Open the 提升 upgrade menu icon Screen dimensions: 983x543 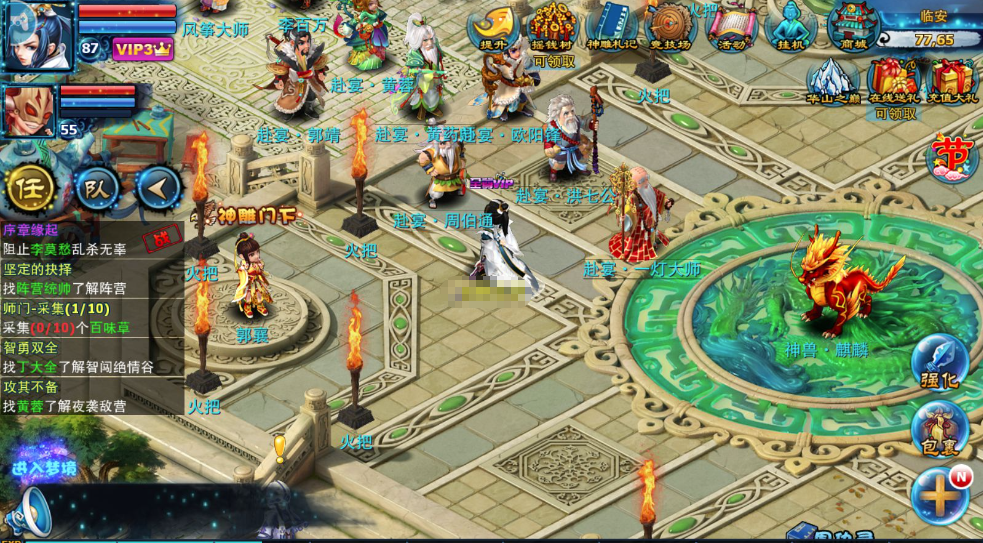(x=493, y=27)
